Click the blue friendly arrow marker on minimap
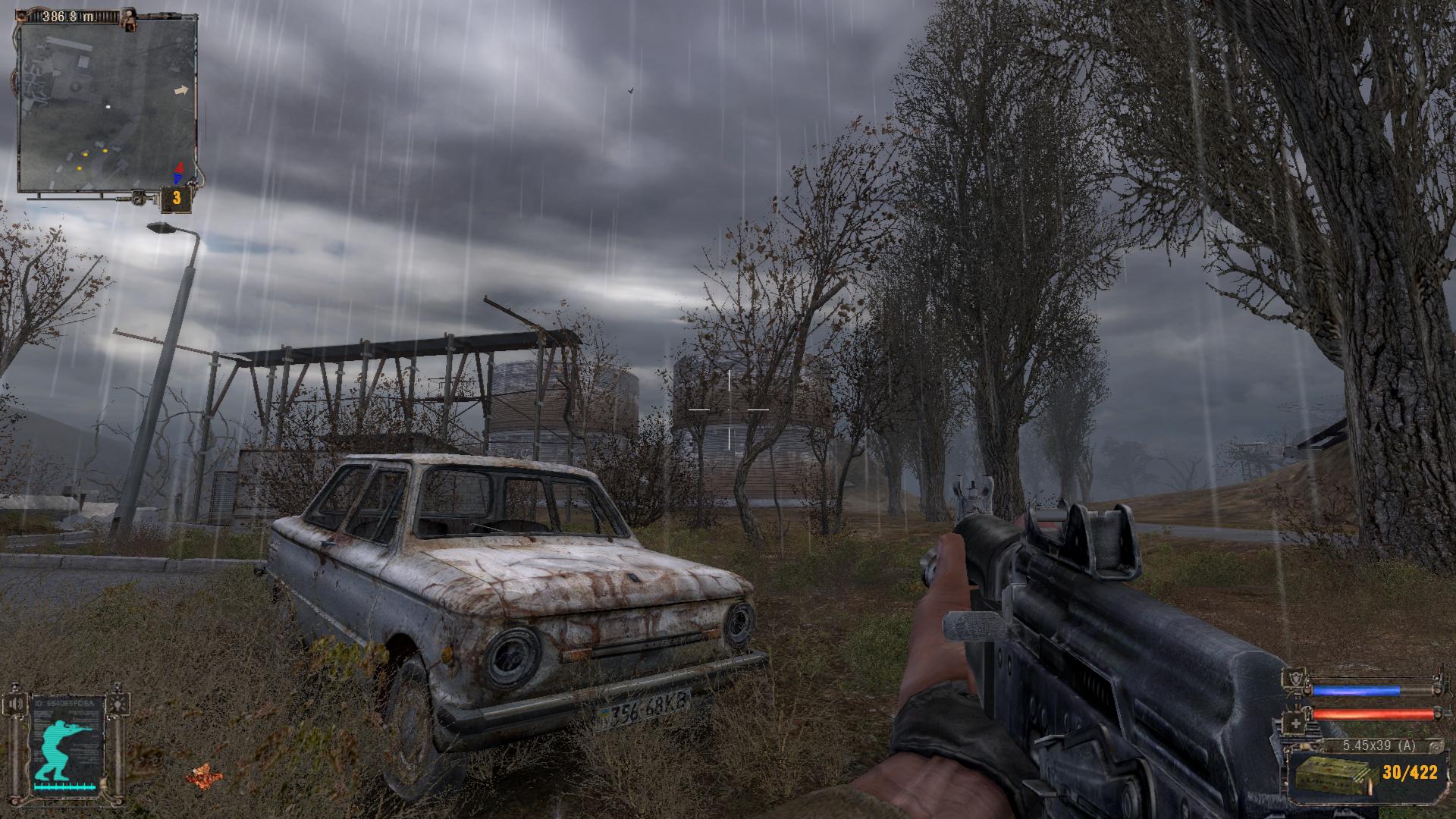The height and width of the screenshot is (819, 1456). [177, 178]
